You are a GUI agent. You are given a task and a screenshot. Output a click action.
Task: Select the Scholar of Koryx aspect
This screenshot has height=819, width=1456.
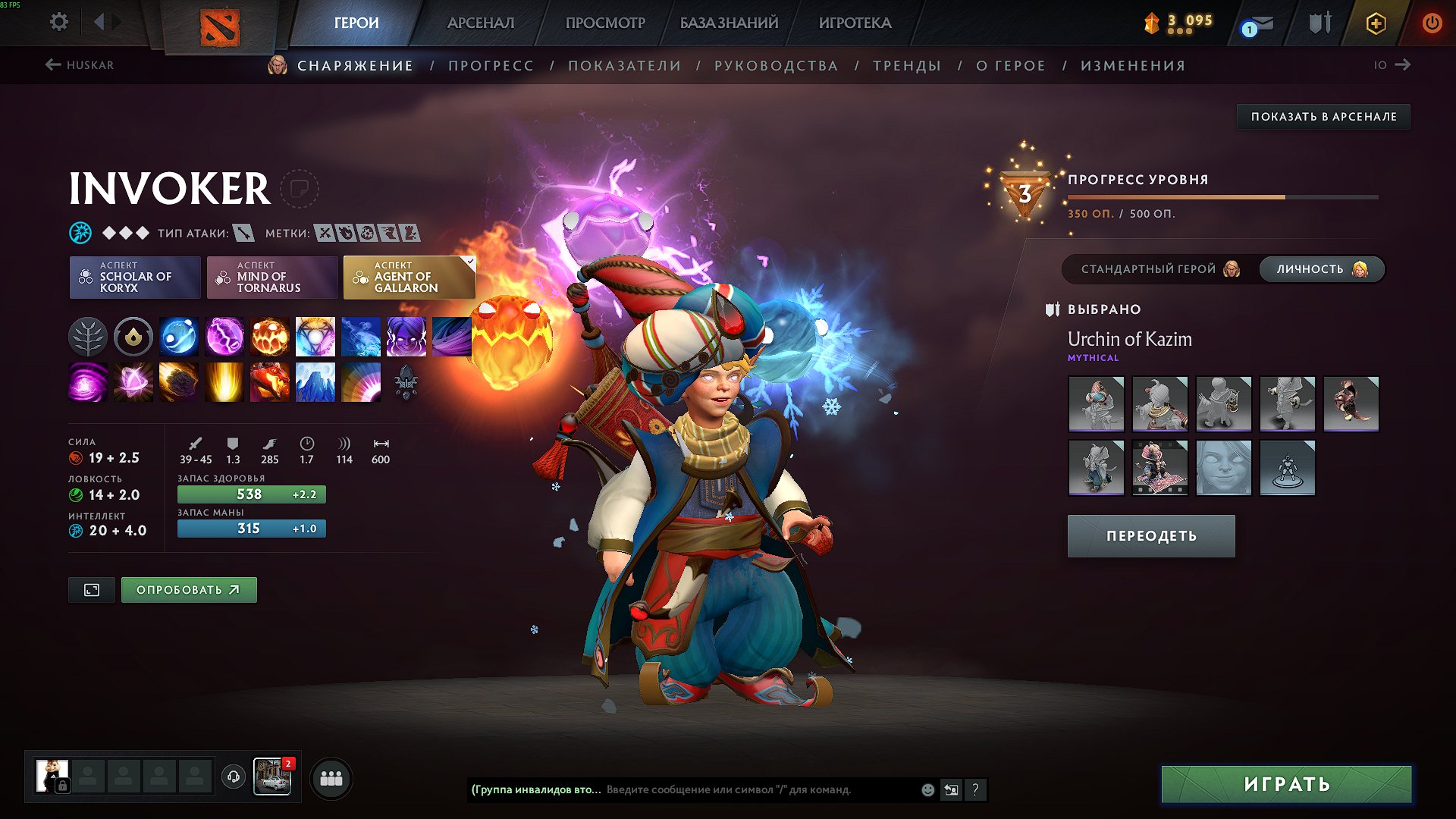click(x=134, y=278)
